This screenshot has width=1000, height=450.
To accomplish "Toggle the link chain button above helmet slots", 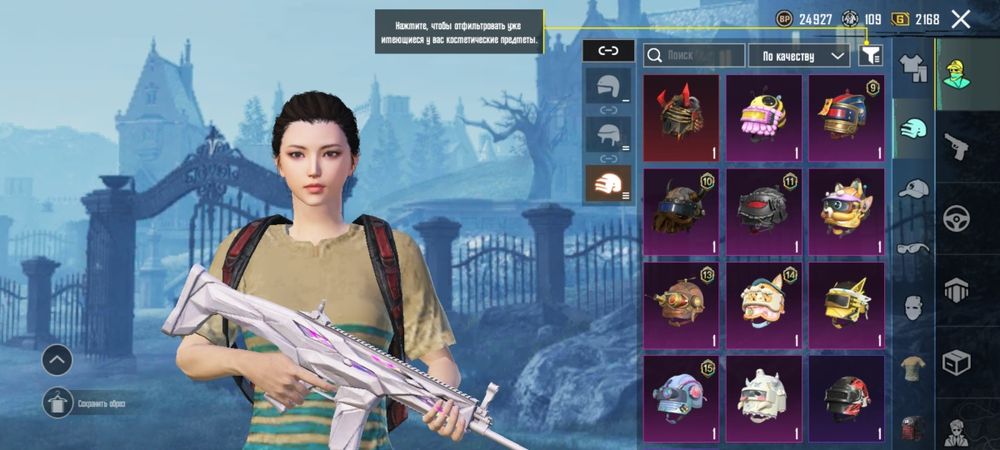I will [x=607, y=49].
